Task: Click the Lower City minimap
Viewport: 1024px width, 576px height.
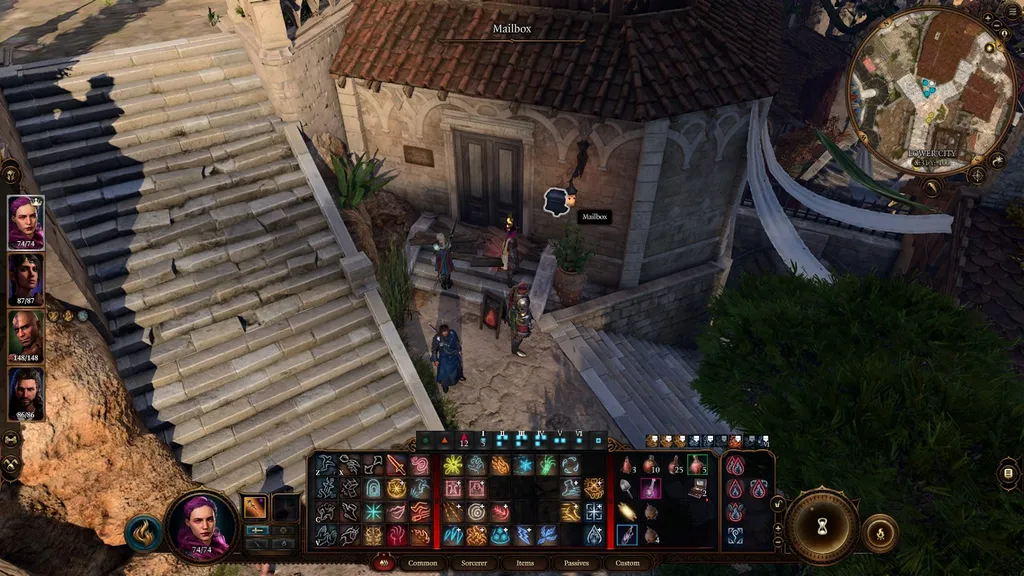Action: (x=931, y=91)
